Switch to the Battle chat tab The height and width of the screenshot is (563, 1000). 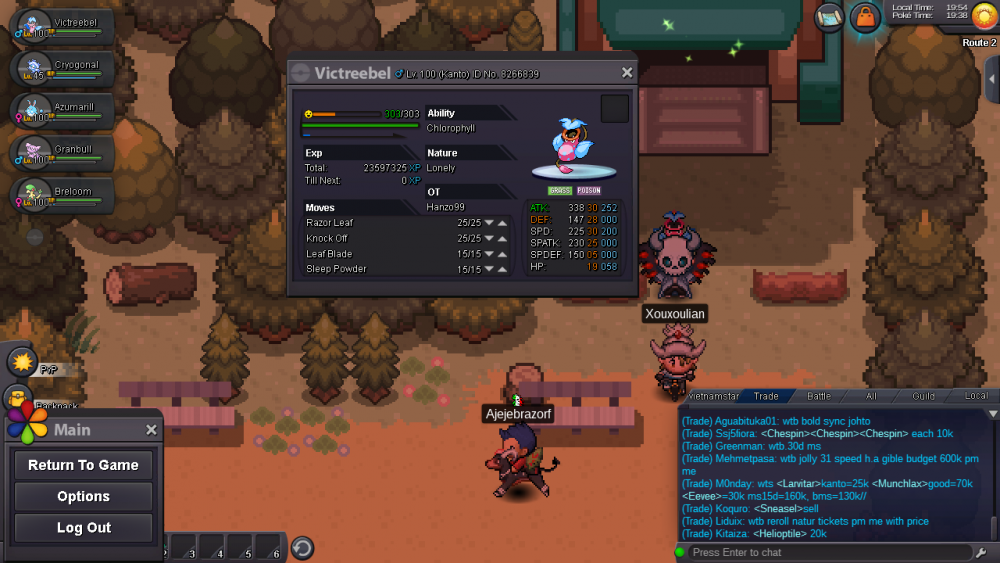pyautogui.click(x=818, y=397)
